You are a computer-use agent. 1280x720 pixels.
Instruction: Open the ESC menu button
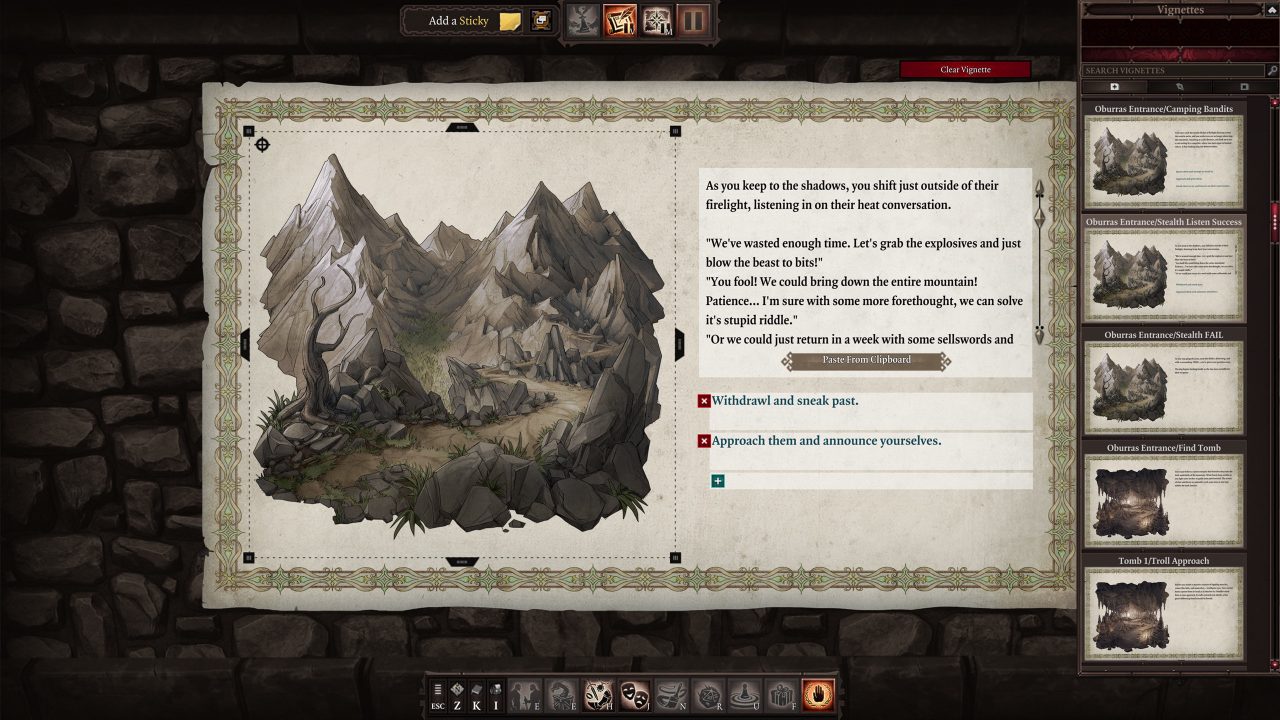point(438,694)
